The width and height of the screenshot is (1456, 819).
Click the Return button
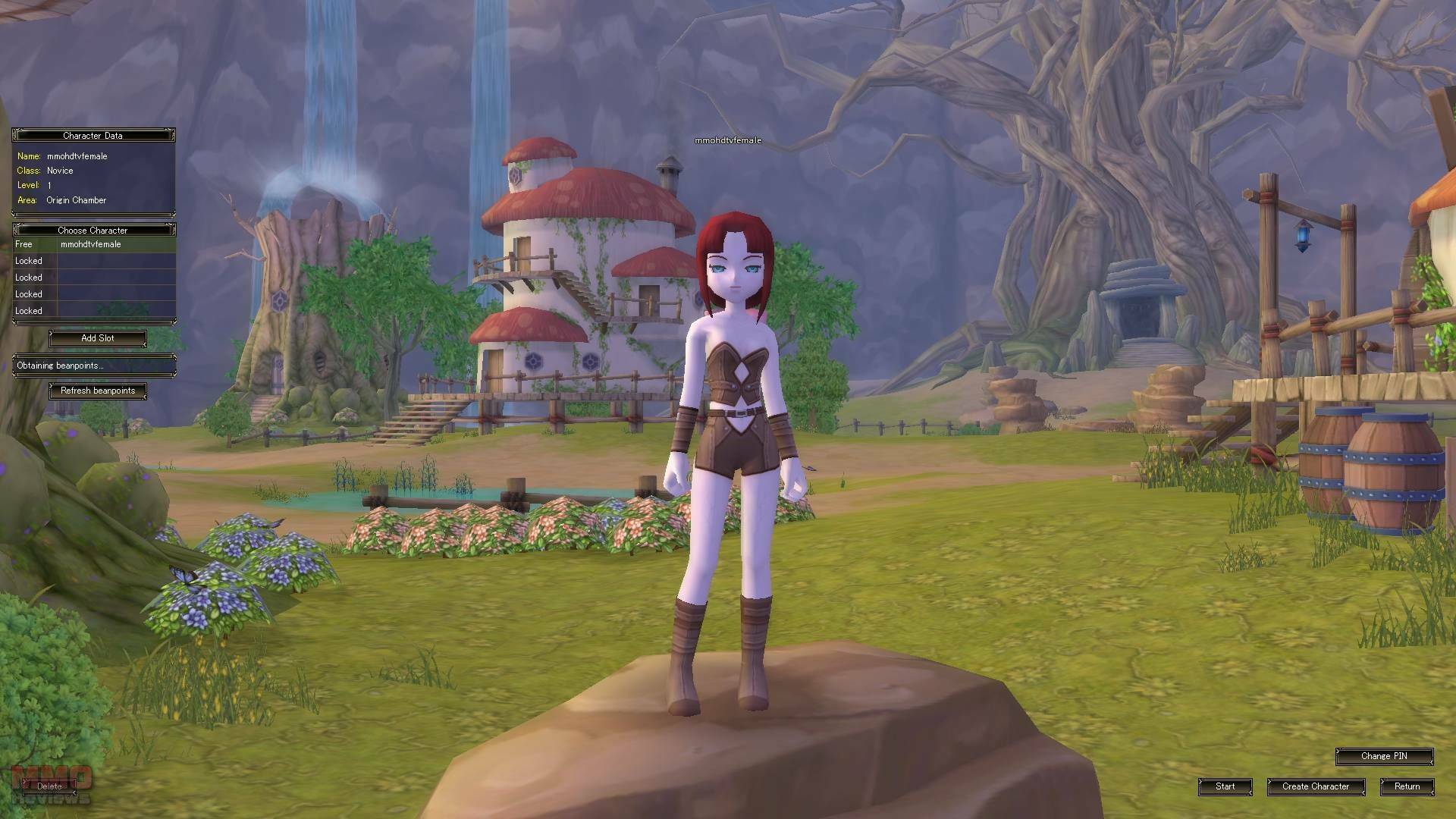[x=1407, y=786]
